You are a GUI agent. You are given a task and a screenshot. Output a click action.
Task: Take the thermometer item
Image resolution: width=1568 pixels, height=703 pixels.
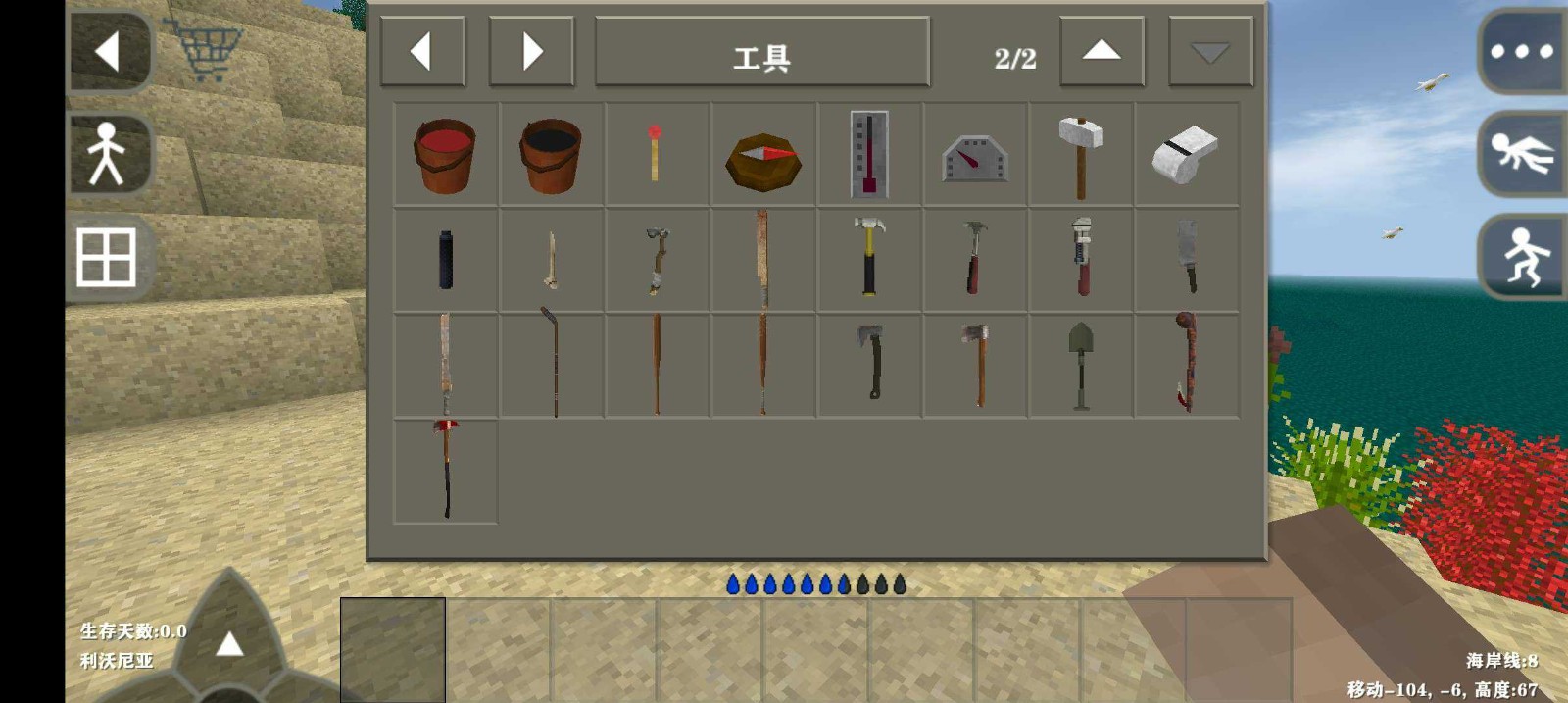click(x=869, y=155)
